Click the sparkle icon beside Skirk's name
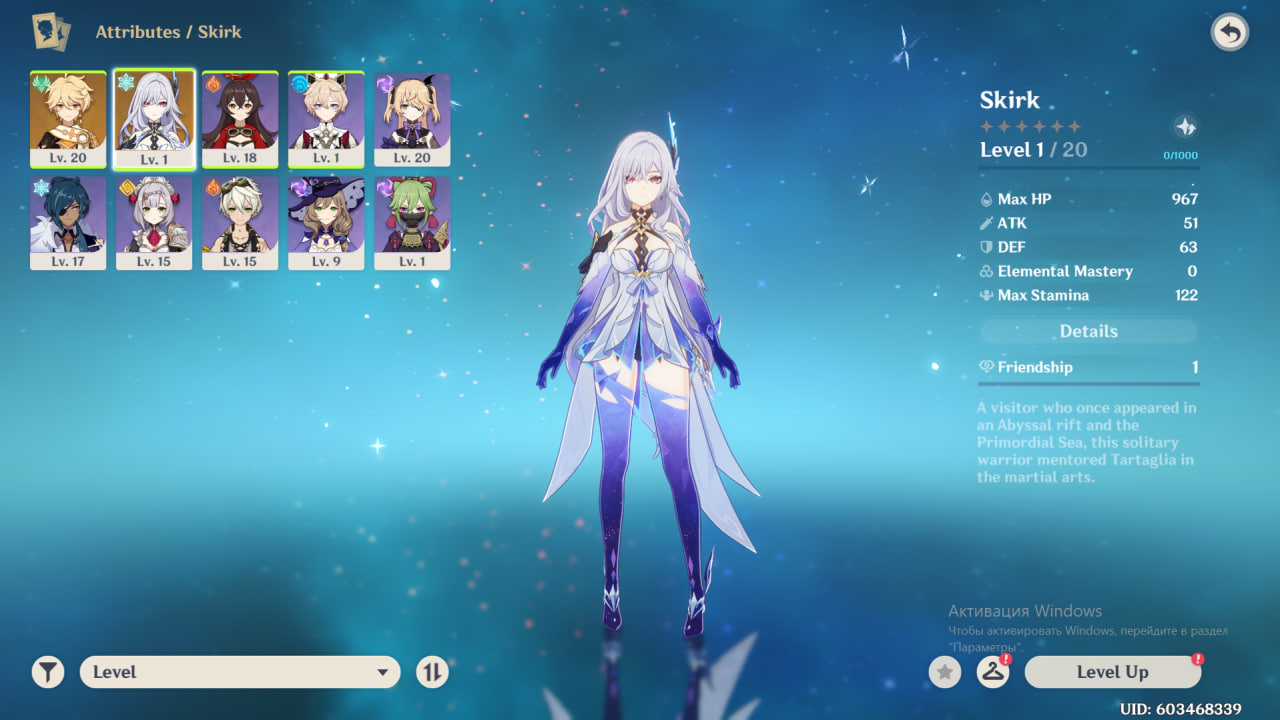This screenshot has height=720, width=1280. point(1185,127)
